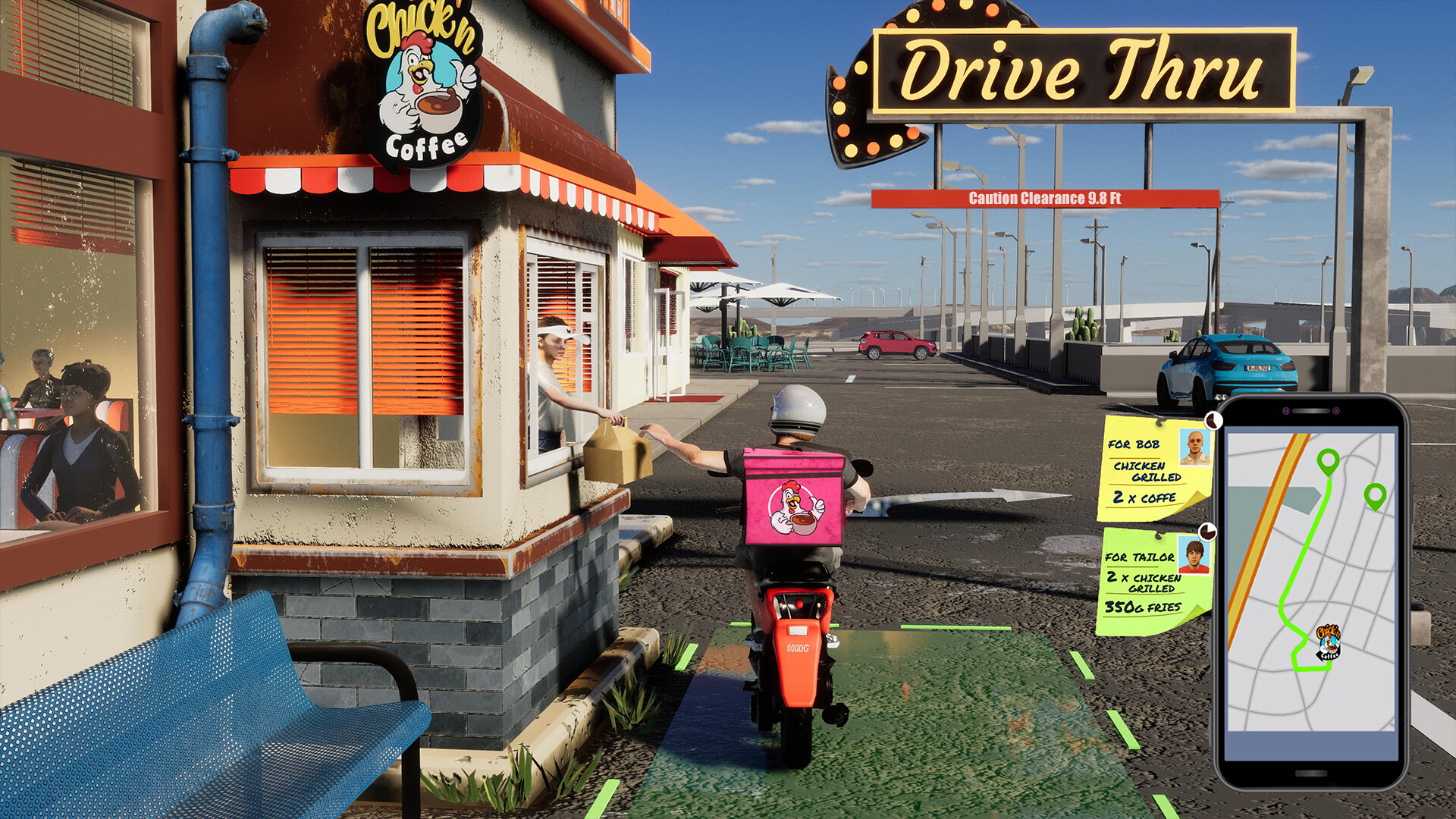Select the right-side green map pin
1456x819 pixels.
click(x=1375, y=497)
